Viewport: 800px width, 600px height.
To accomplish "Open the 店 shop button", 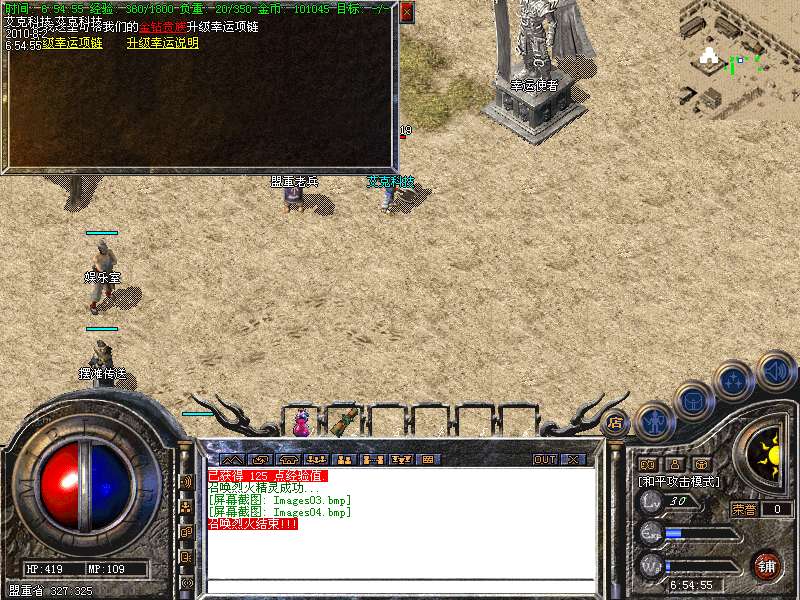I will 616,422.
